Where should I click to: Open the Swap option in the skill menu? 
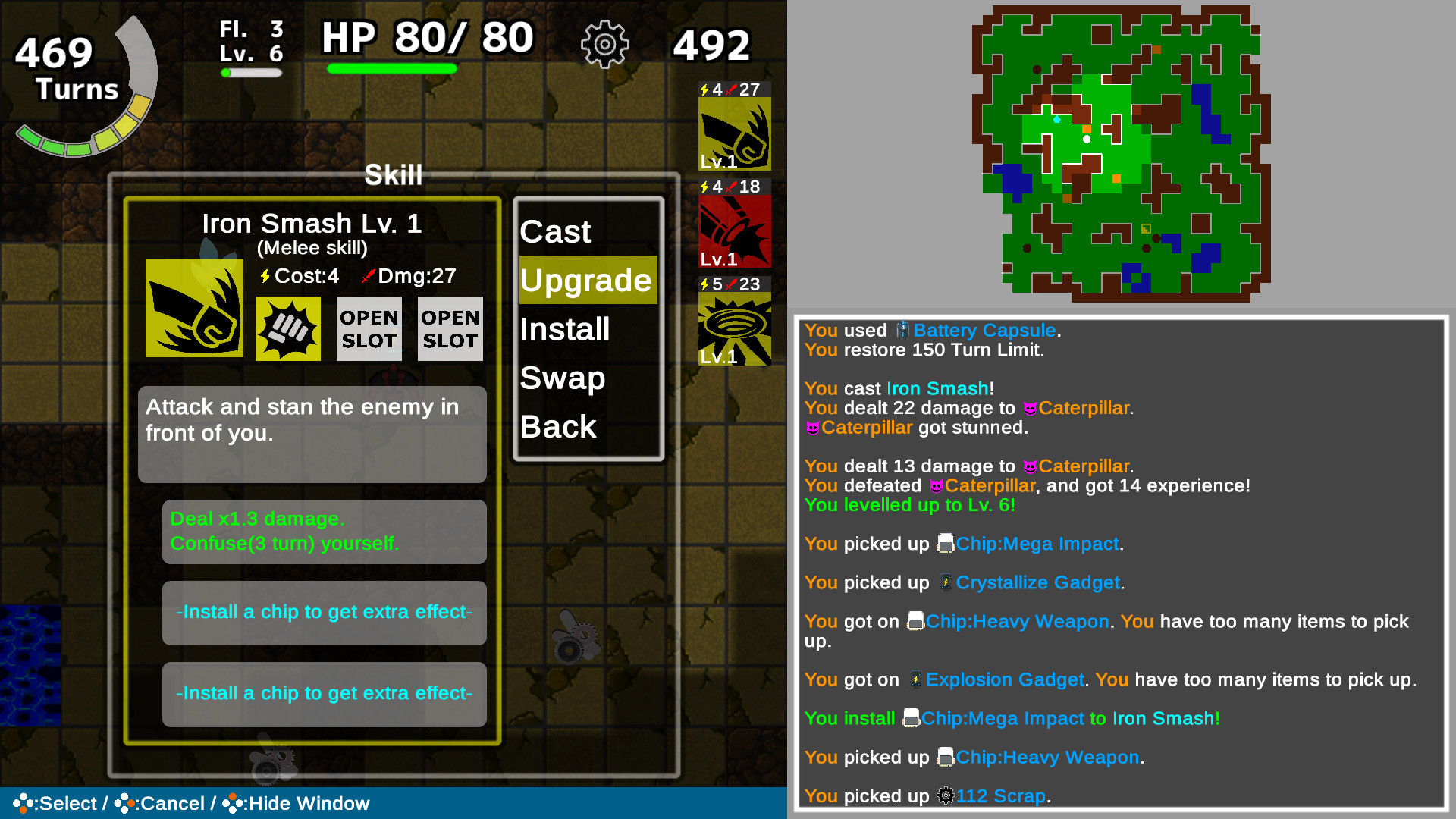pyautogui.click(x=562, y=378)
